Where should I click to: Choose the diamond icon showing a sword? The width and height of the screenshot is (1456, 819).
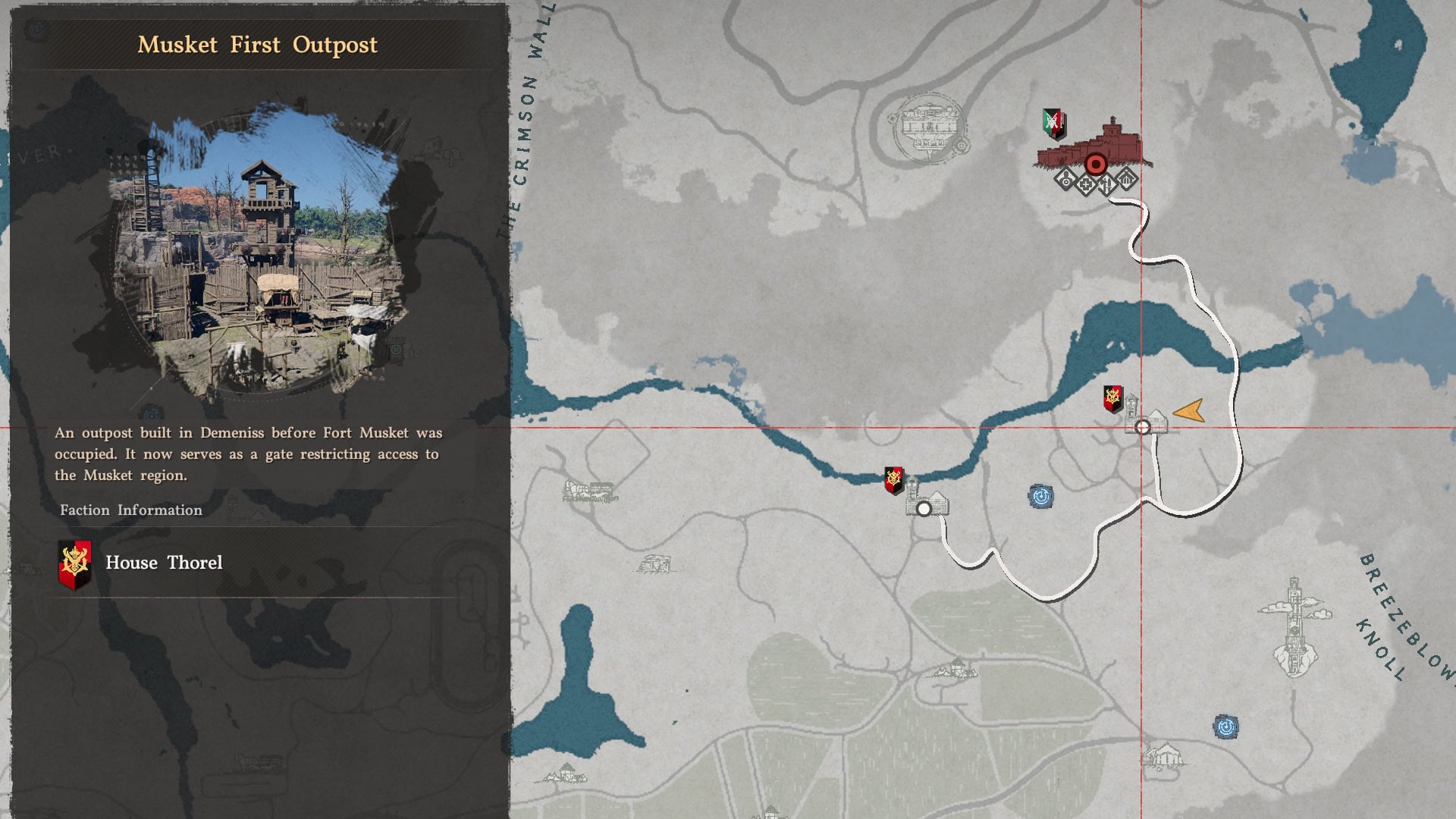[1107, 184]
